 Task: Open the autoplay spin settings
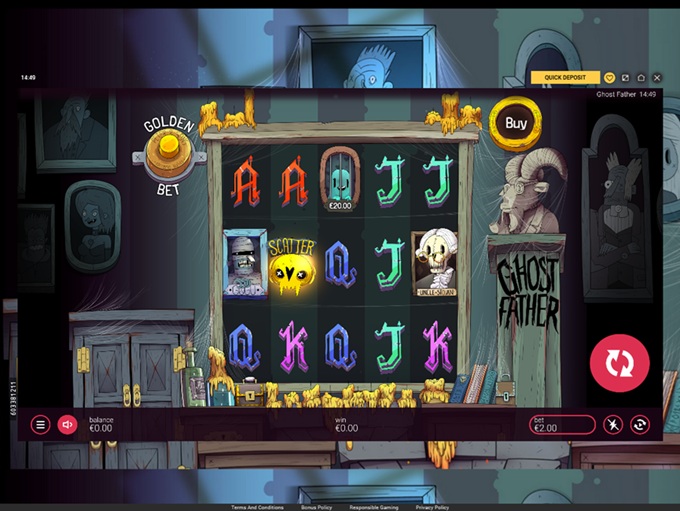(x=640, y=425)
